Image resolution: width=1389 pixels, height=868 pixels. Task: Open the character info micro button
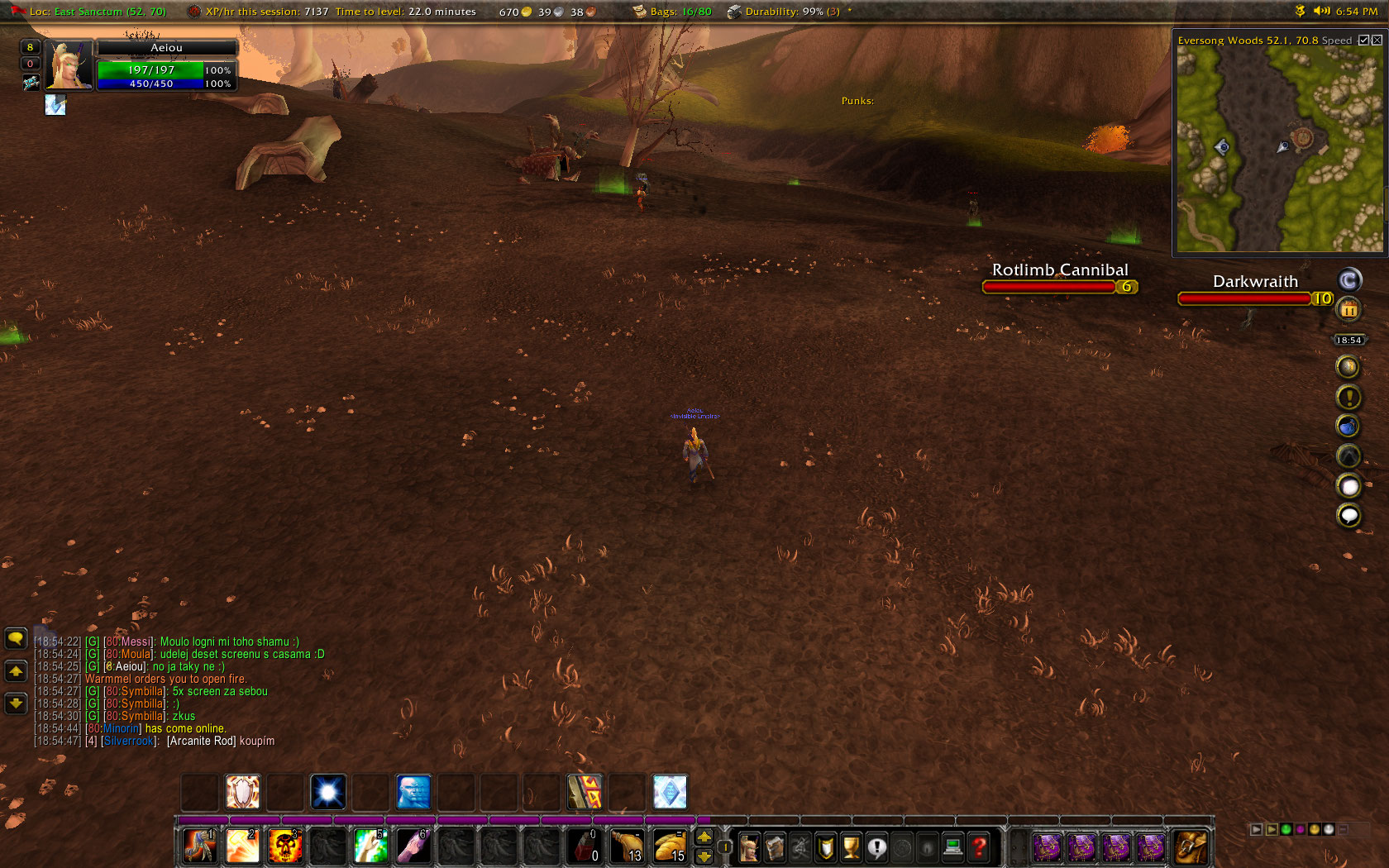(x=749, y=847)
